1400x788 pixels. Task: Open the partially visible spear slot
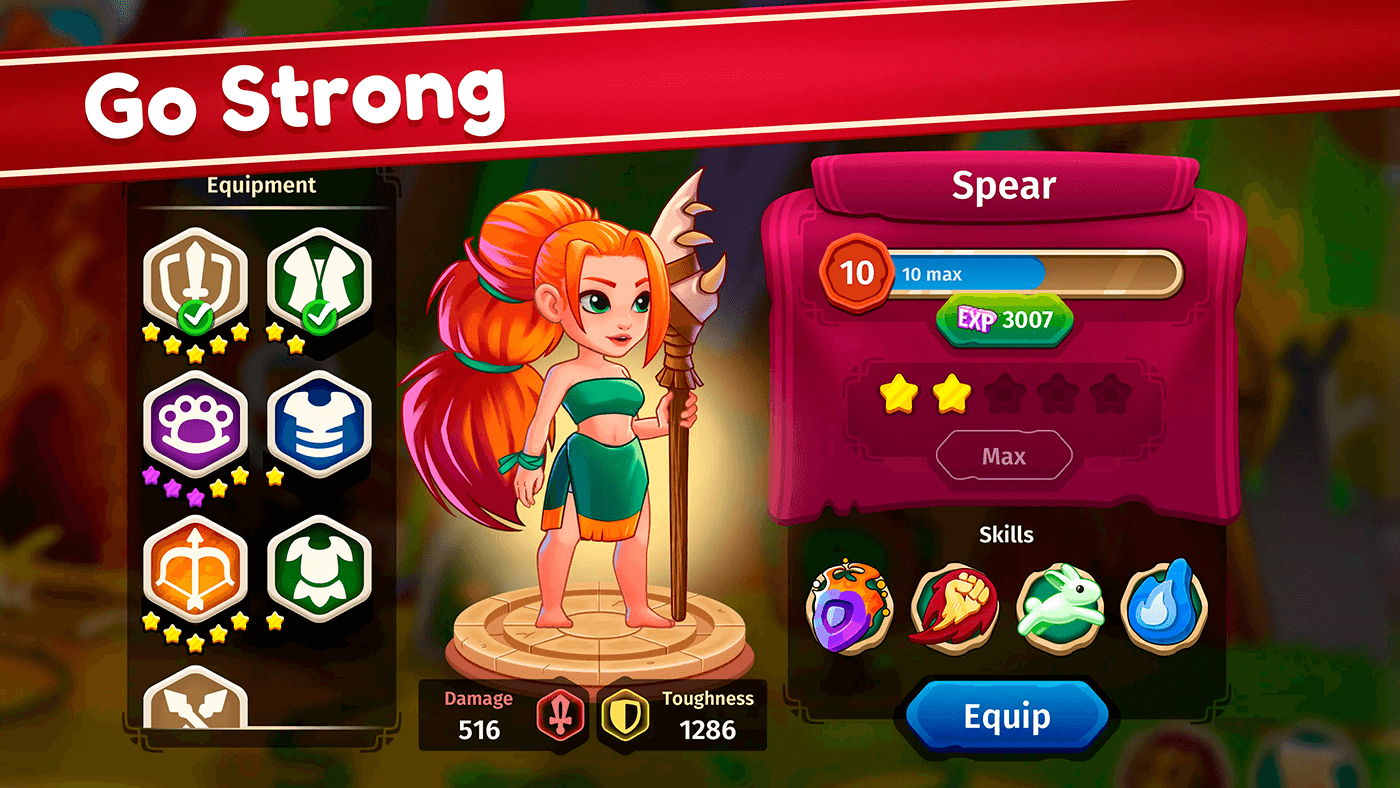195,698
